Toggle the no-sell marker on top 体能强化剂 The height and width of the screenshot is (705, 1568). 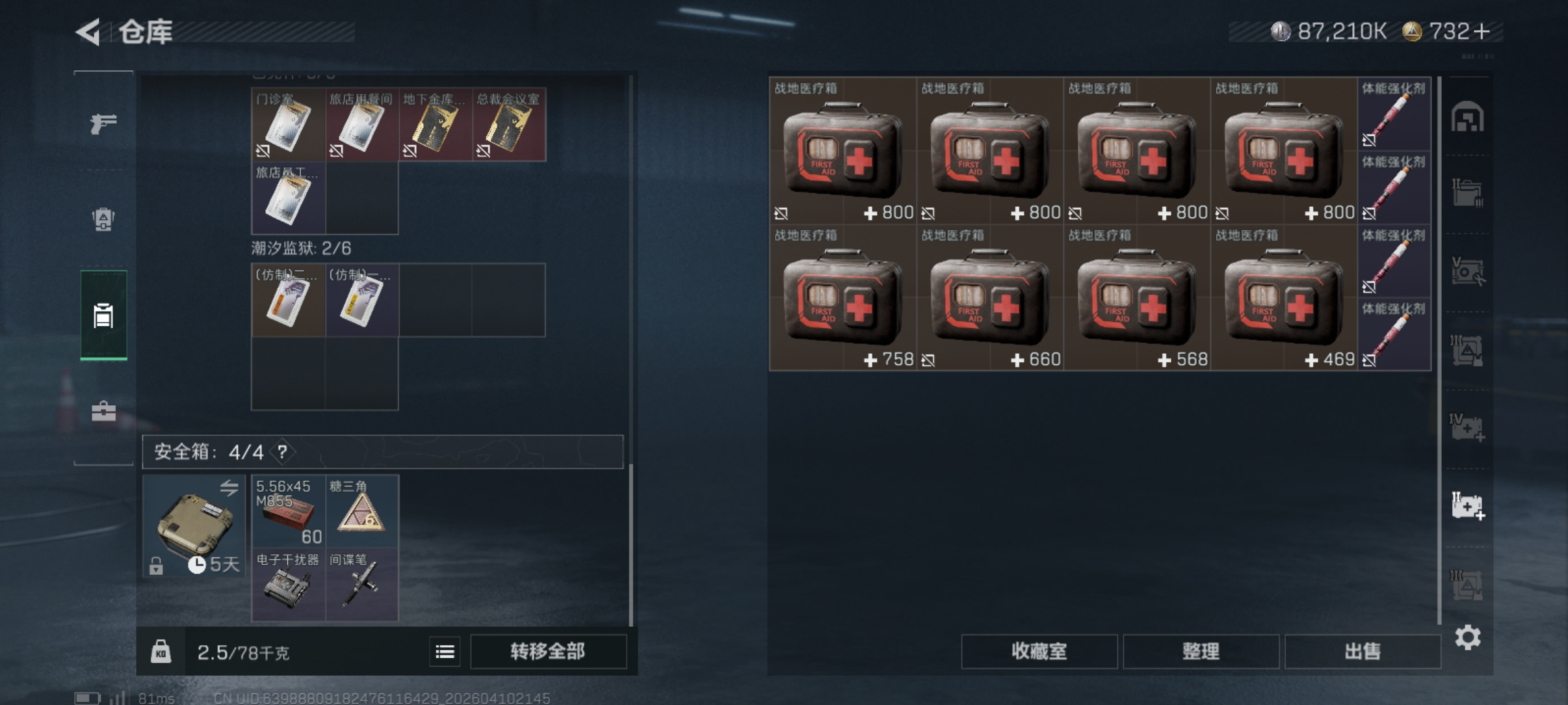click(1370, 140)
